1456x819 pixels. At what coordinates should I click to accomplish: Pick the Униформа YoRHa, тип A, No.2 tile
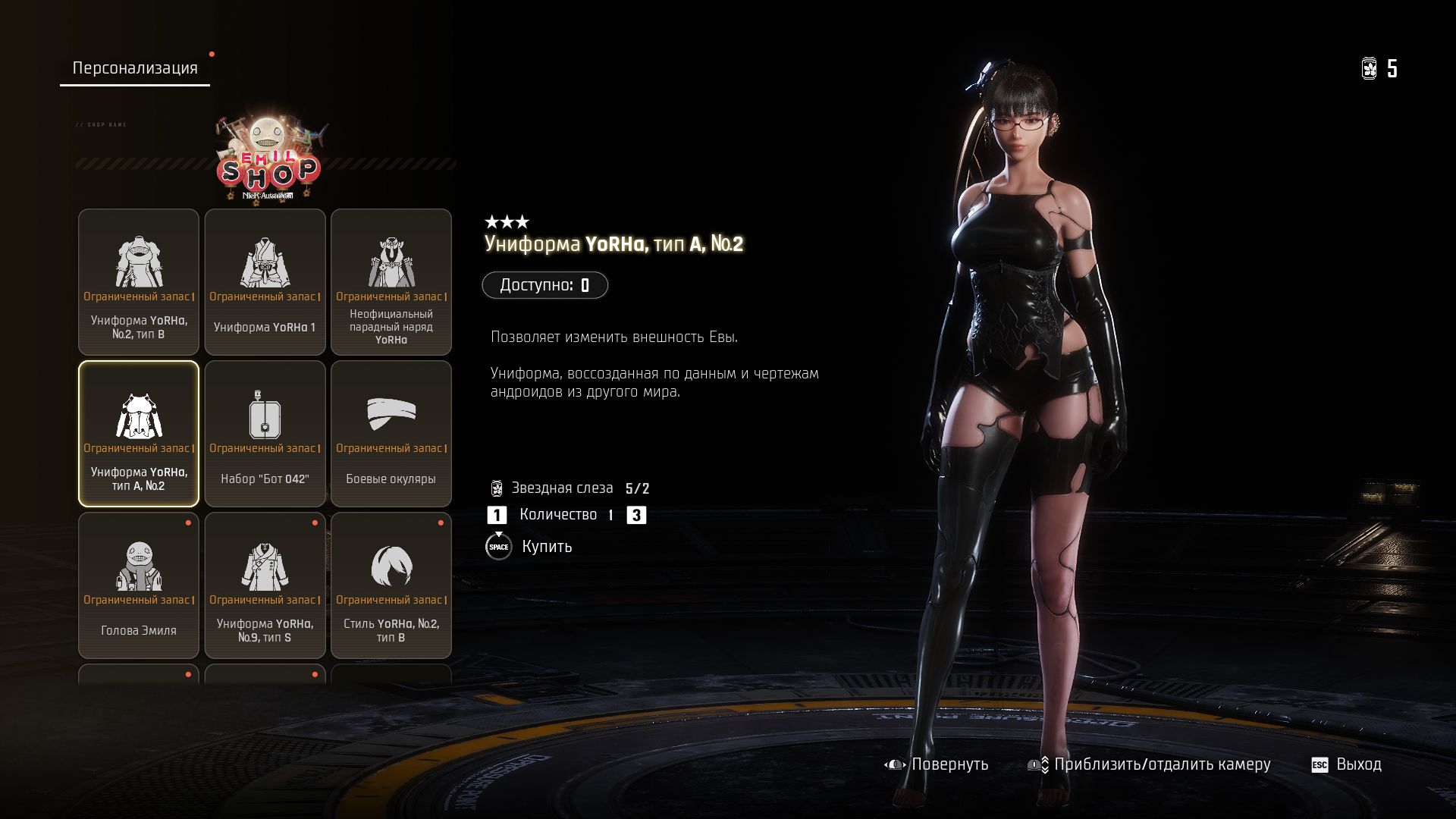click(x=139, y=434)
